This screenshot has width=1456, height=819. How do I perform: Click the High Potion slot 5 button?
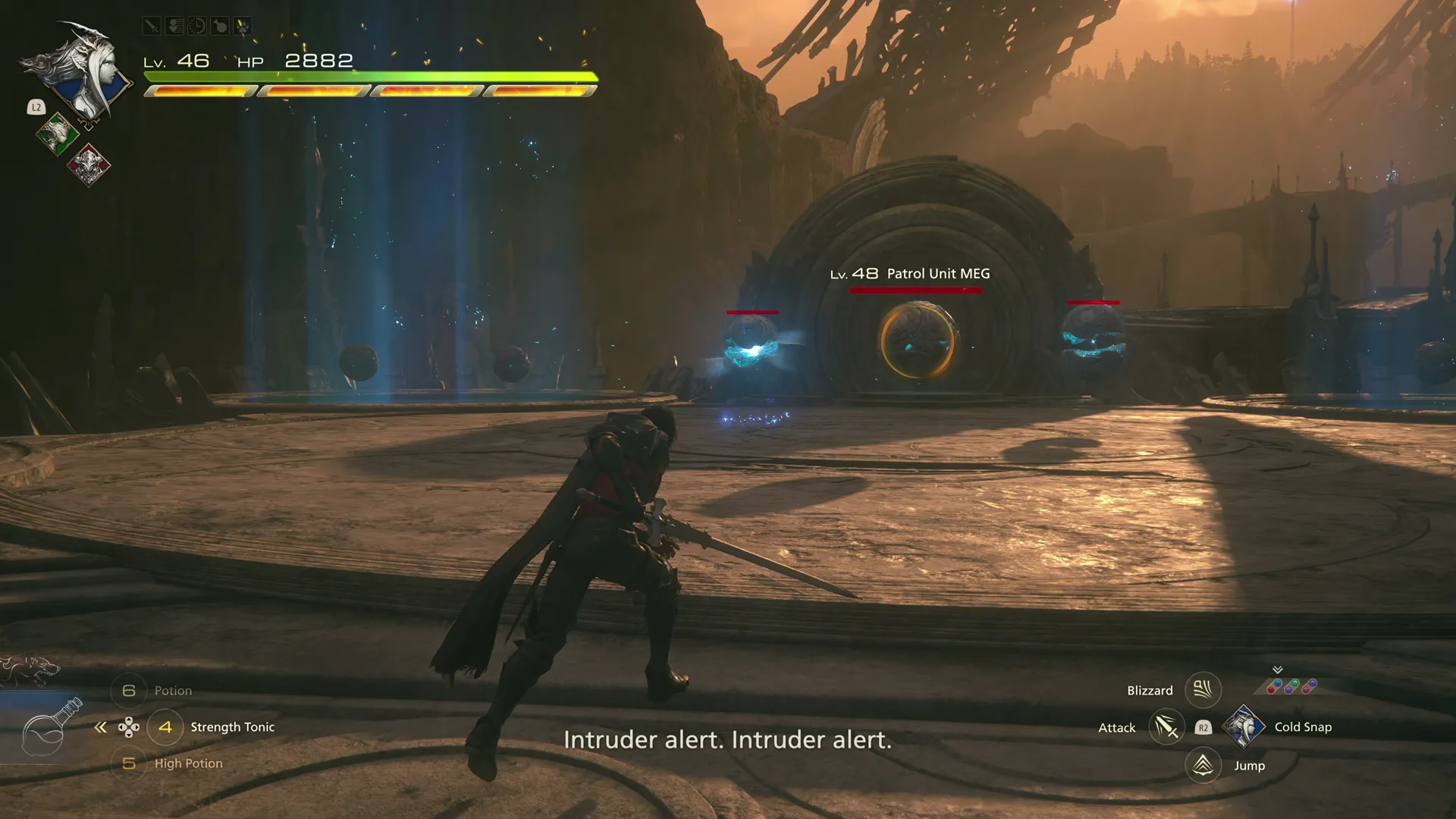tap(129, 763)
